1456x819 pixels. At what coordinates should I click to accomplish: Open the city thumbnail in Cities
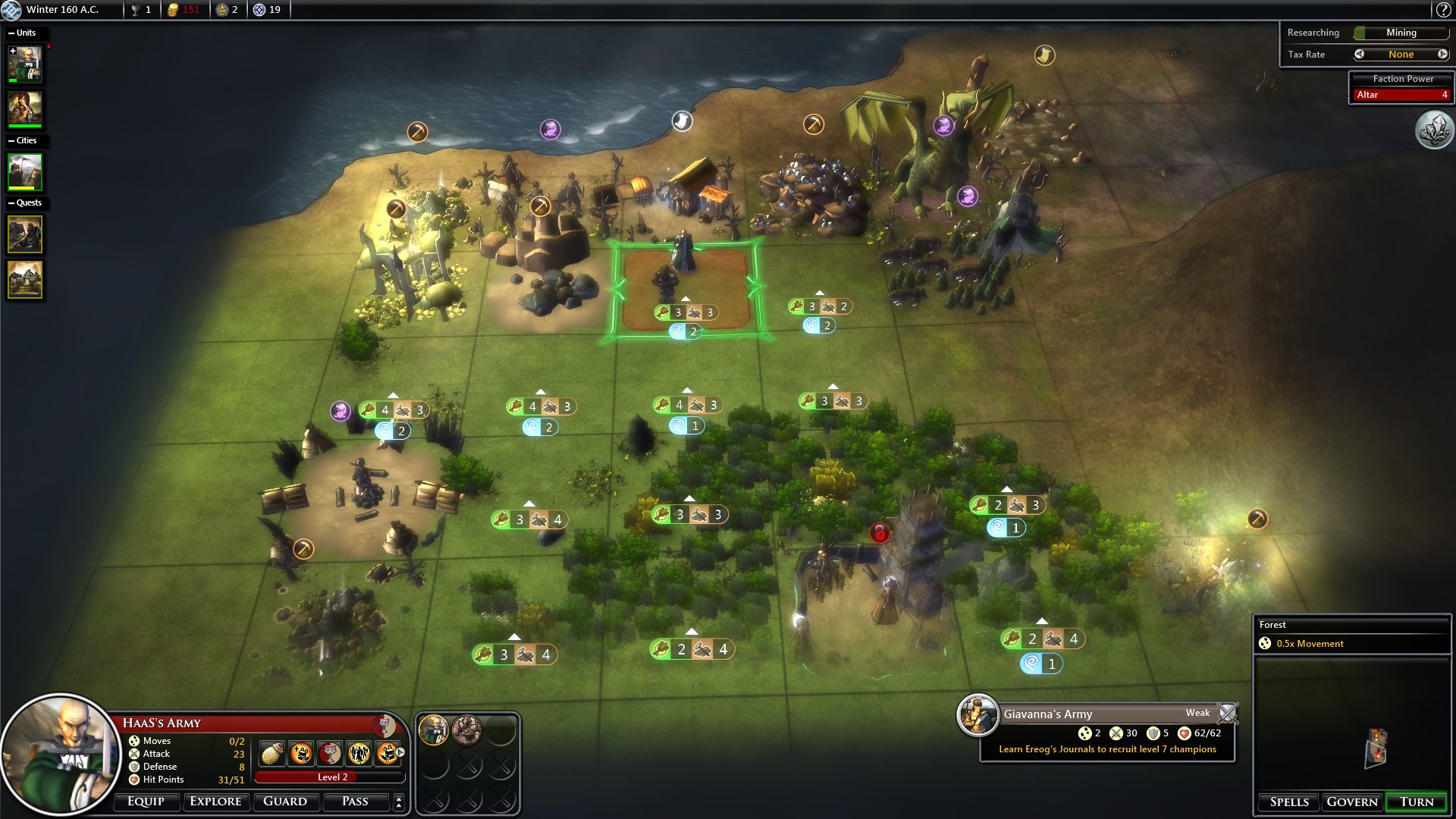(25, 172)
